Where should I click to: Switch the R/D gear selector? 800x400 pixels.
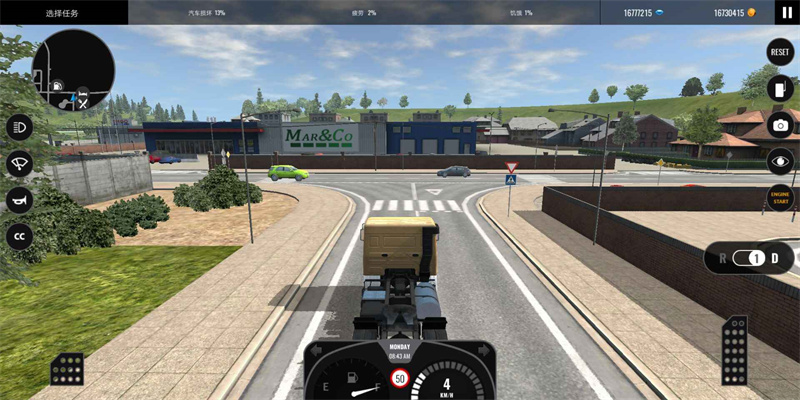coord(757,258)
